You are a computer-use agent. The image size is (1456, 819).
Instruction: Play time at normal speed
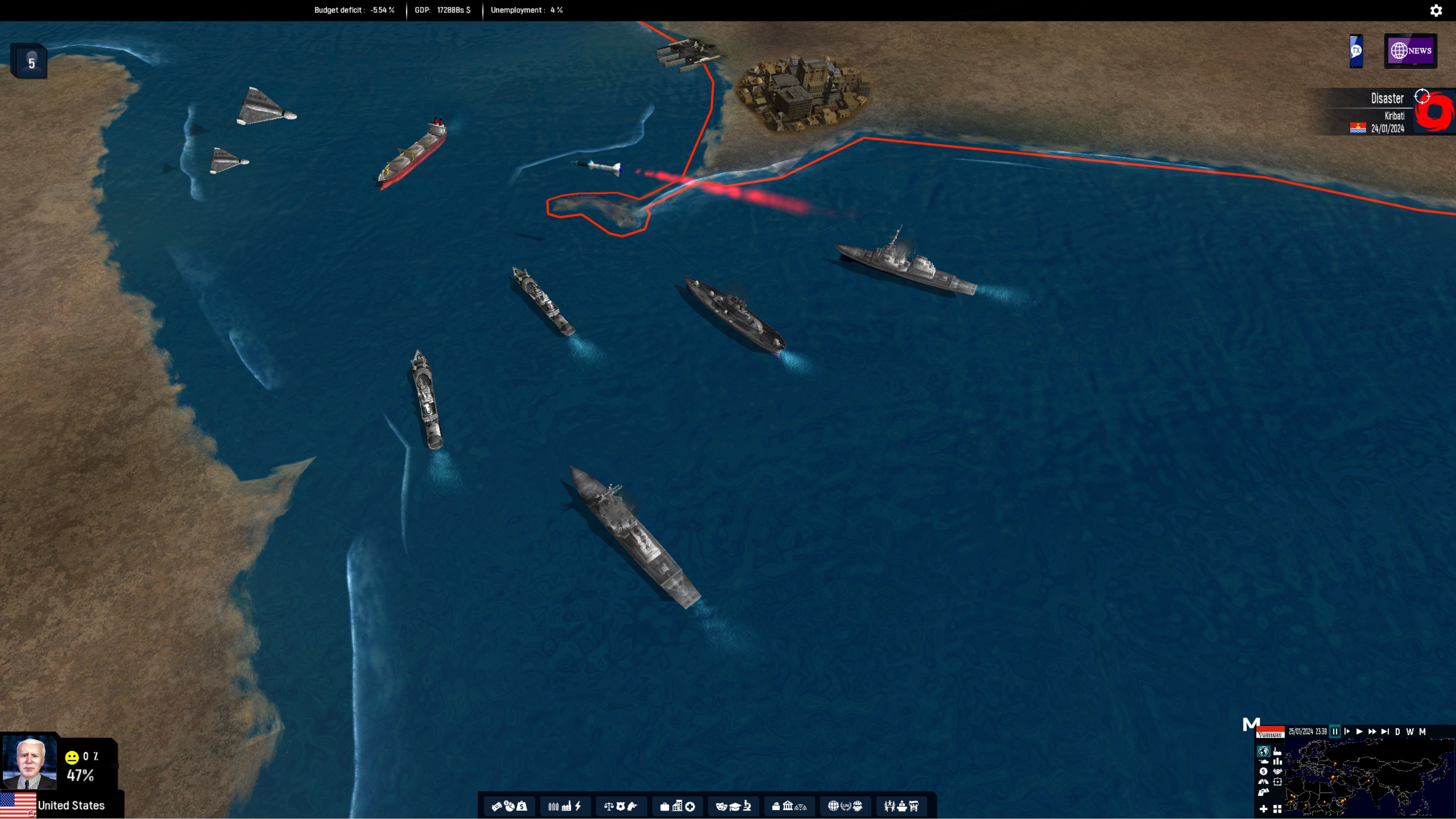[1359, 731]
